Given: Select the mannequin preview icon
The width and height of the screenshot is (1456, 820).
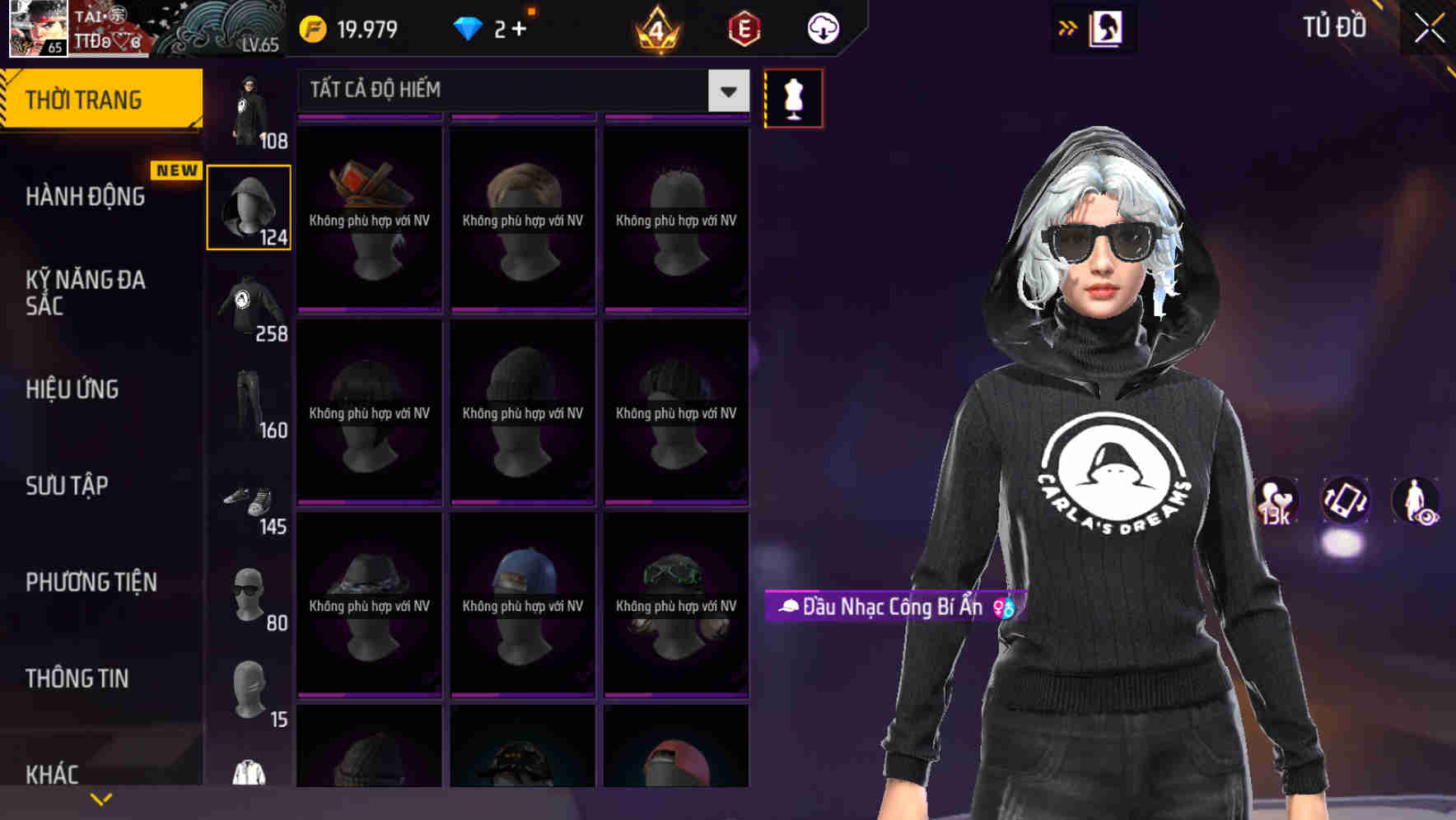Looking at the screenshot, I should [793, 97].
